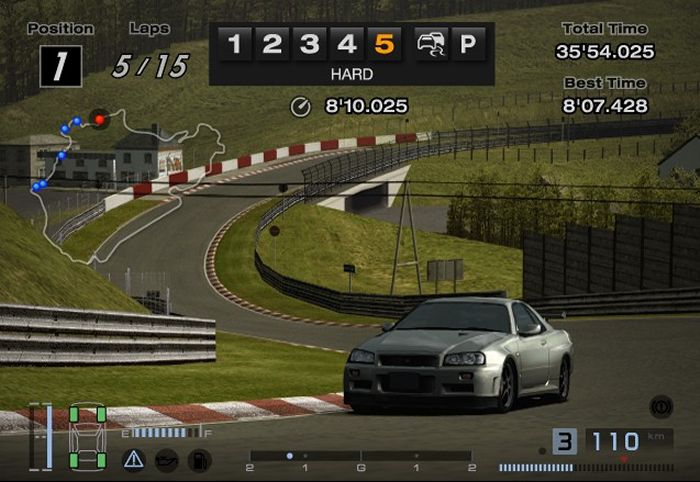Order a pit stop with P button
The width and height of the screenshot is (700, 482).
(x=467, y=44)
